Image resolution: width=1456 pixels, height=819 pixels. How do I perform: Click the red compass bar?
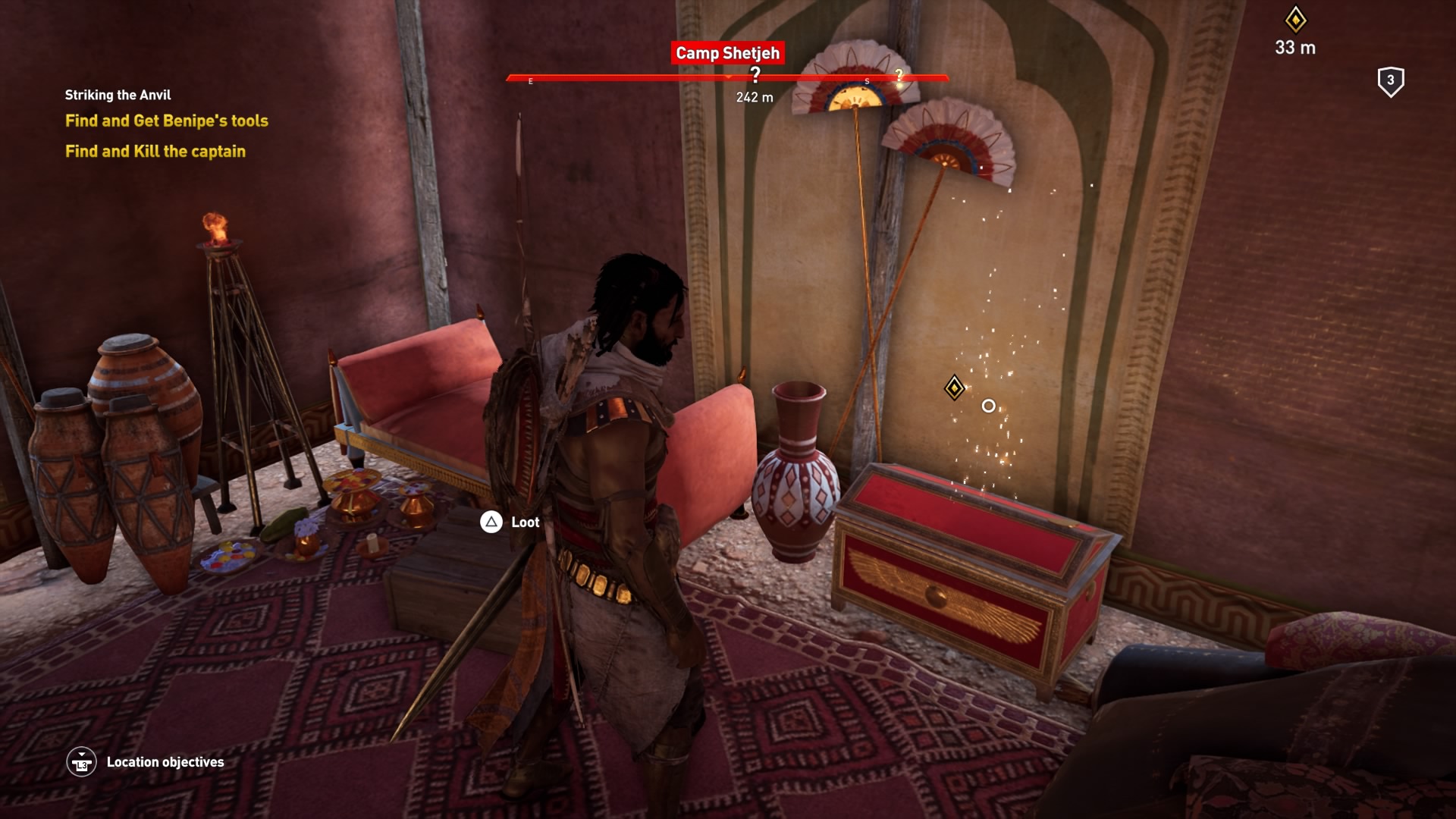click(645, 77)
